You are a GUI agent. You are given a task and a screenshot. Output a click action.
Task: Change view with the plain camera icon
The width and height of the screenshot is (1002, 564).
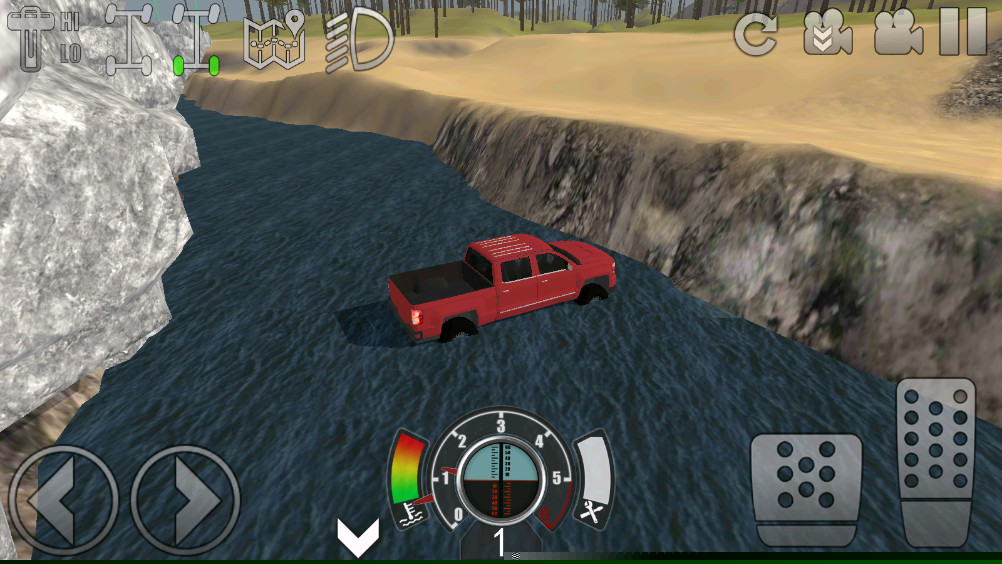(898, 35)
